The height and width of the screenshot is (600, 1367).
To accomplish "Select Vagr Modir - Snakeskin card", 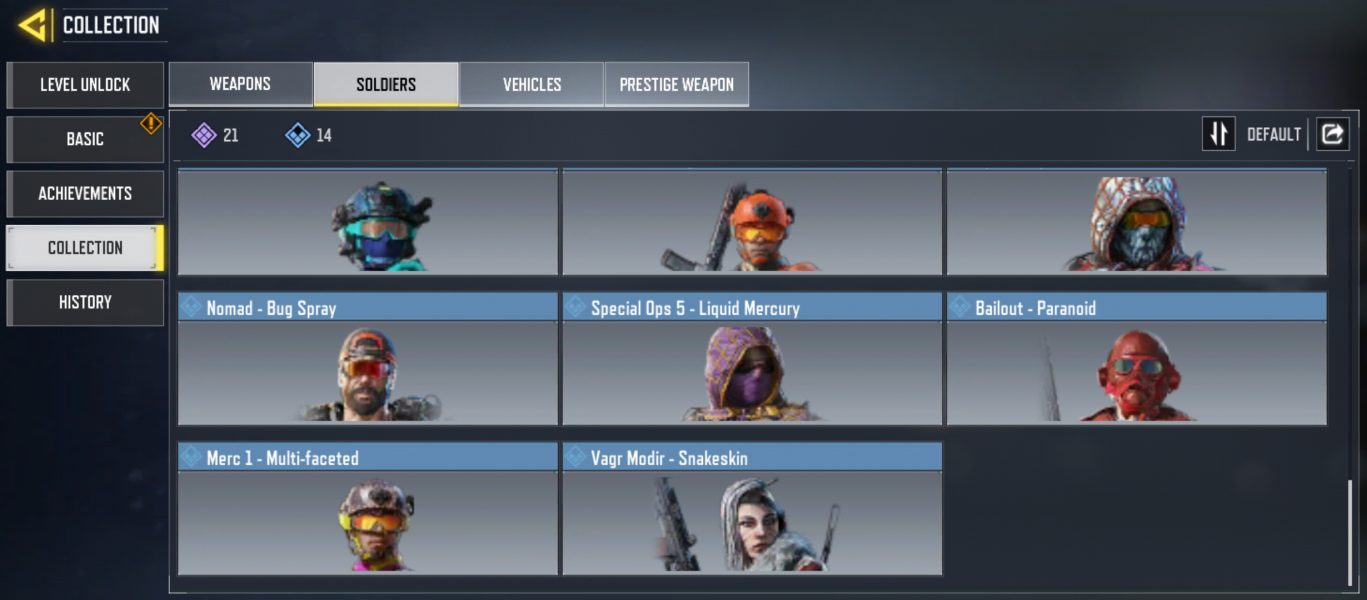I will 752,509.
